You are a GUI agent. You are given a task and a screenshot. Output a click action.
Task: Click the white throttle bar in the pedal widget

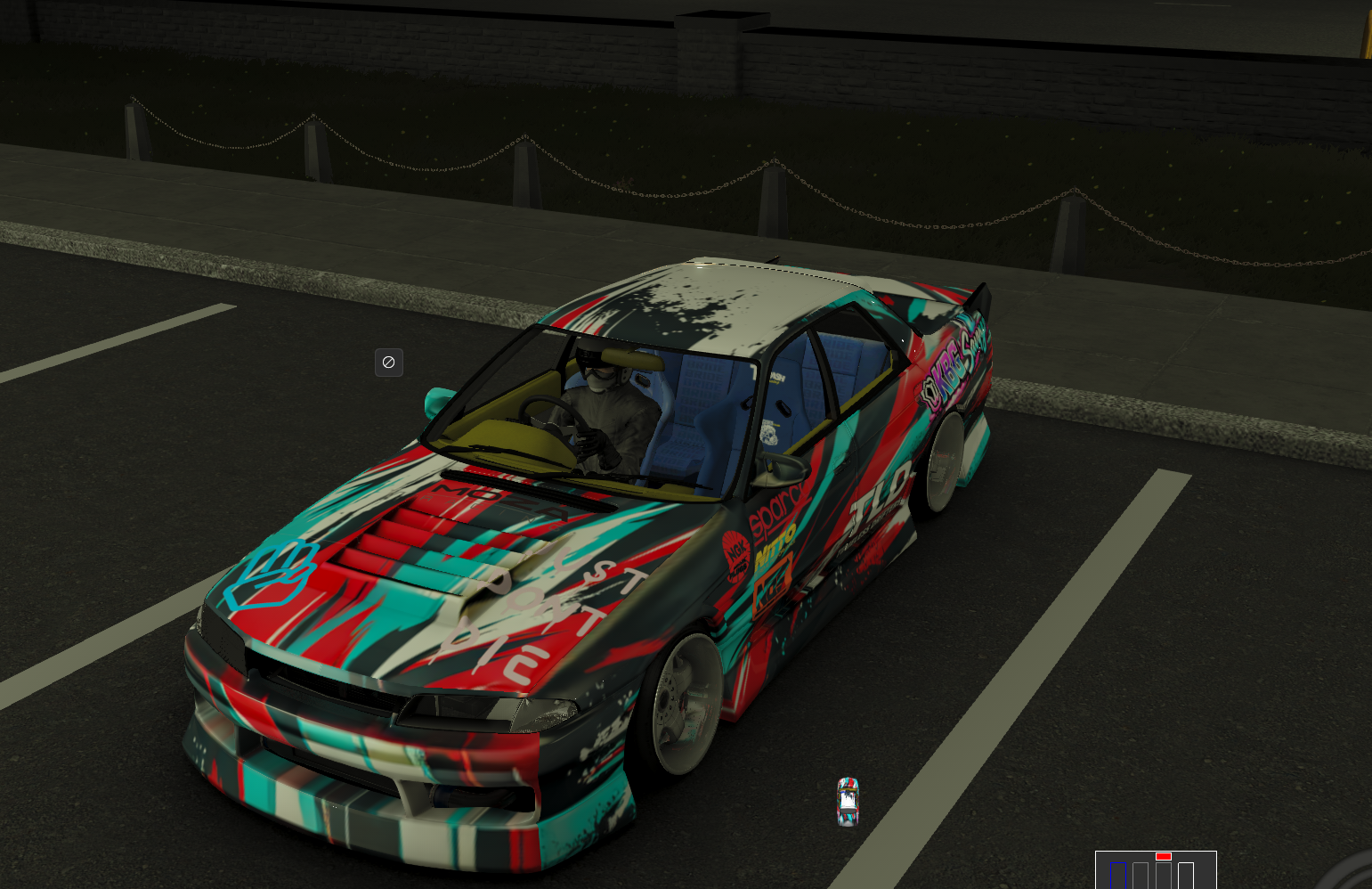(x=1186, y=875)
